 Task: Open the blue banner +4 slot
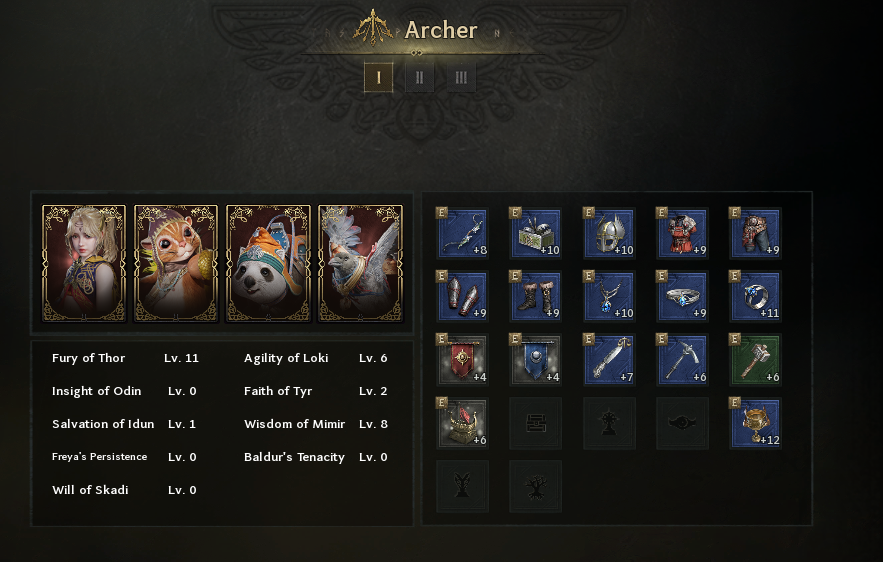[x=536, y=359]
